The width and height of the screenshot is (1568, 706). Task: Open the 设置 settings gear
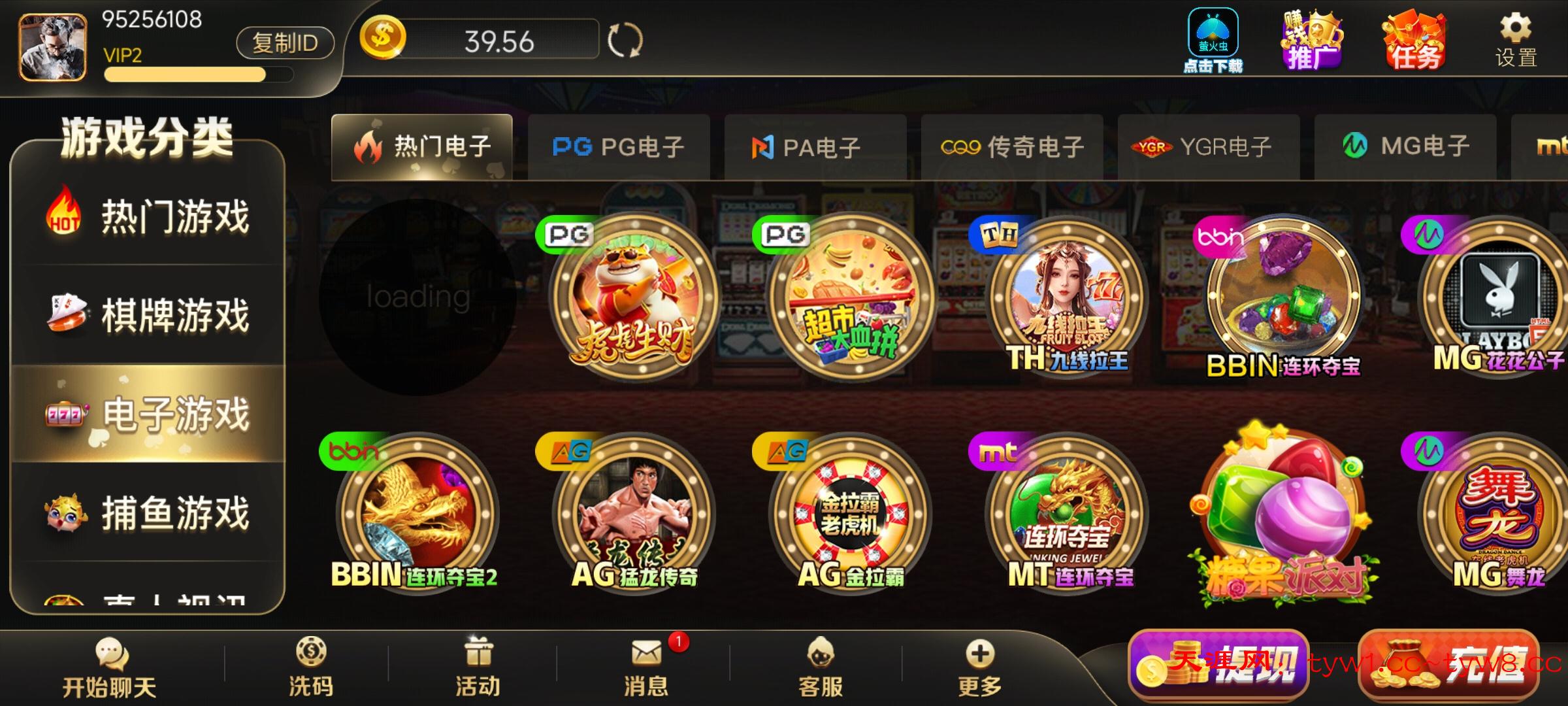click(1516, 41)
